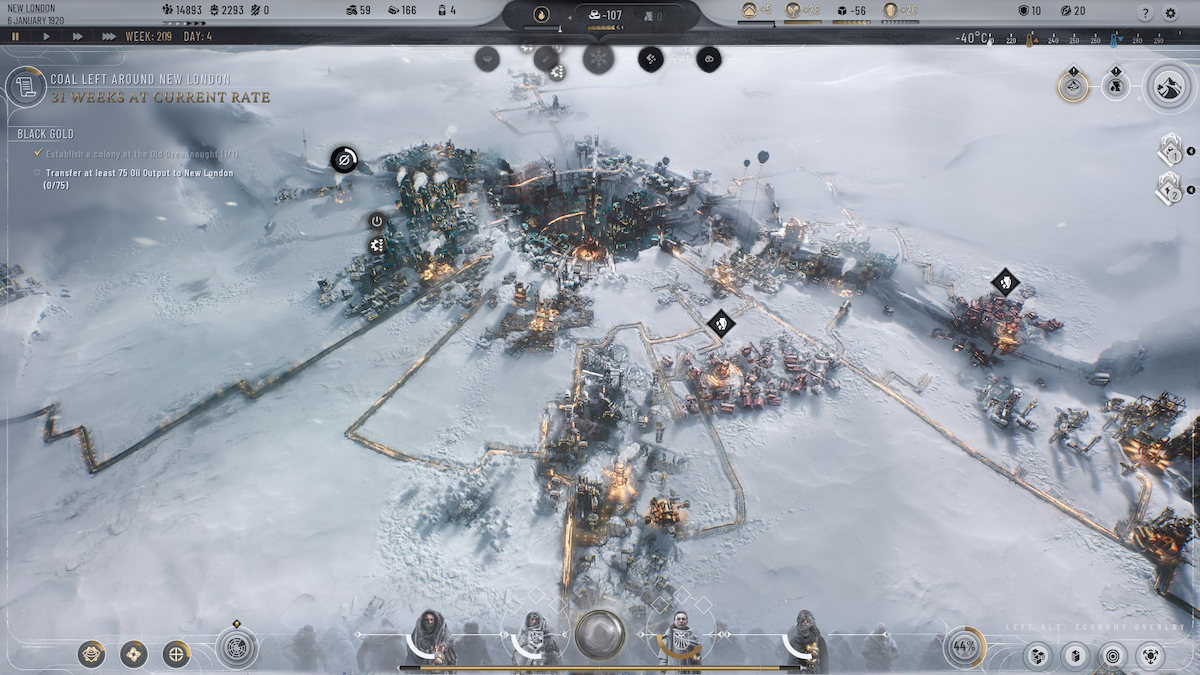Select the crosshair build tool button
Image resolution: width=1200 pixels, height=675 pixels.
click(177, 655)
